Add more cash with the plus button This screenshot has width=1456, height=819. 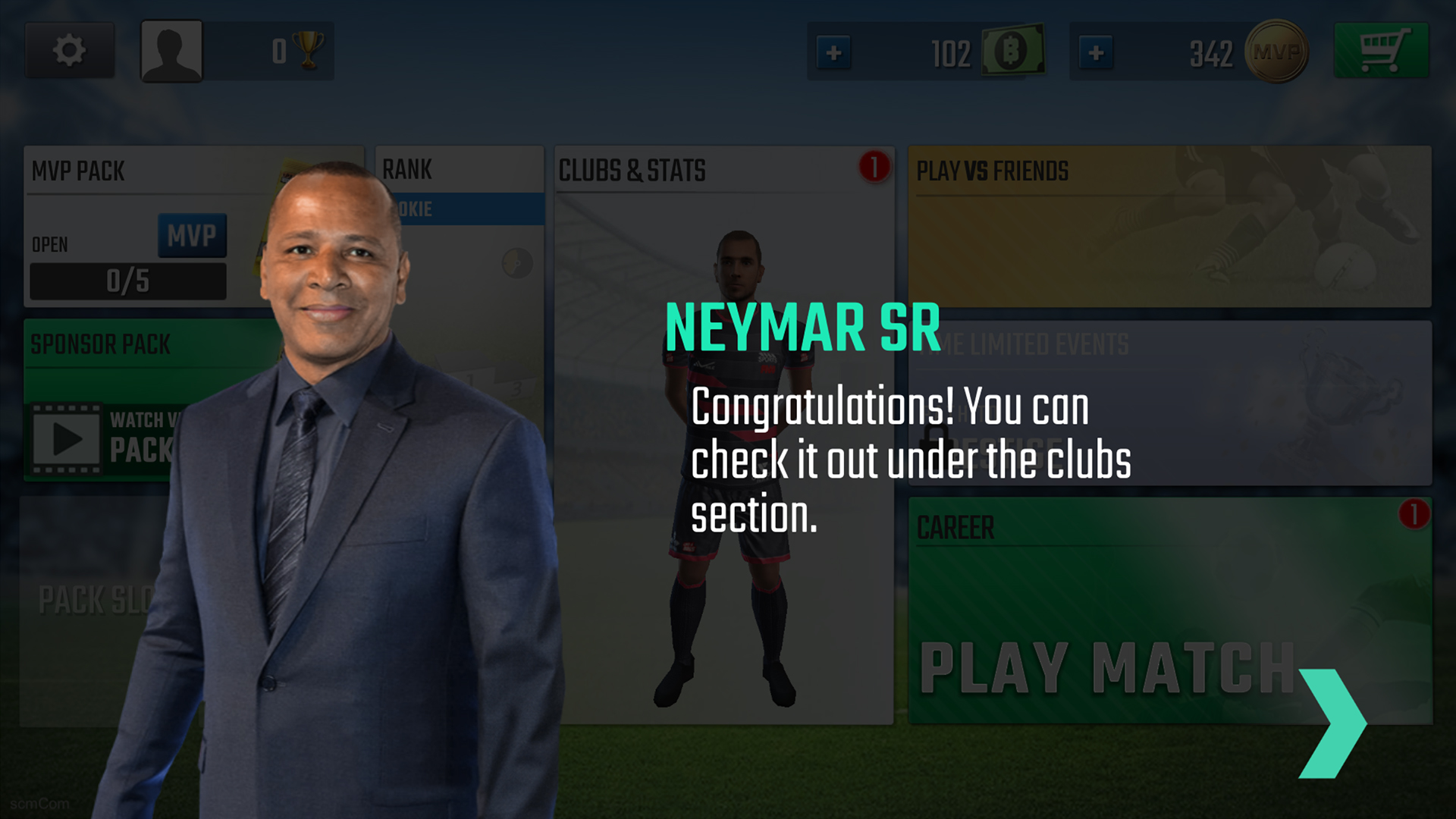click(x=833, y=52)
